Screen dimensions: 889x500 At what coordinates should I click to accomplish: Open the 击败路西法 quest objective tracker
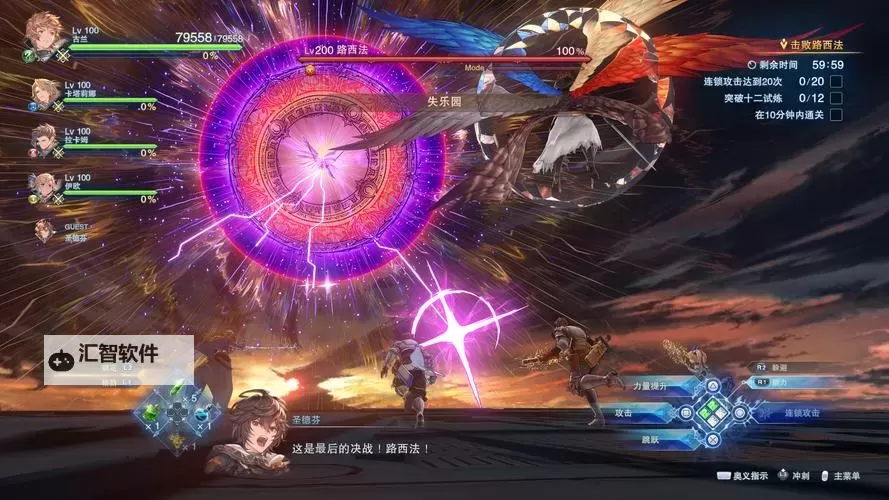[810, 45]
